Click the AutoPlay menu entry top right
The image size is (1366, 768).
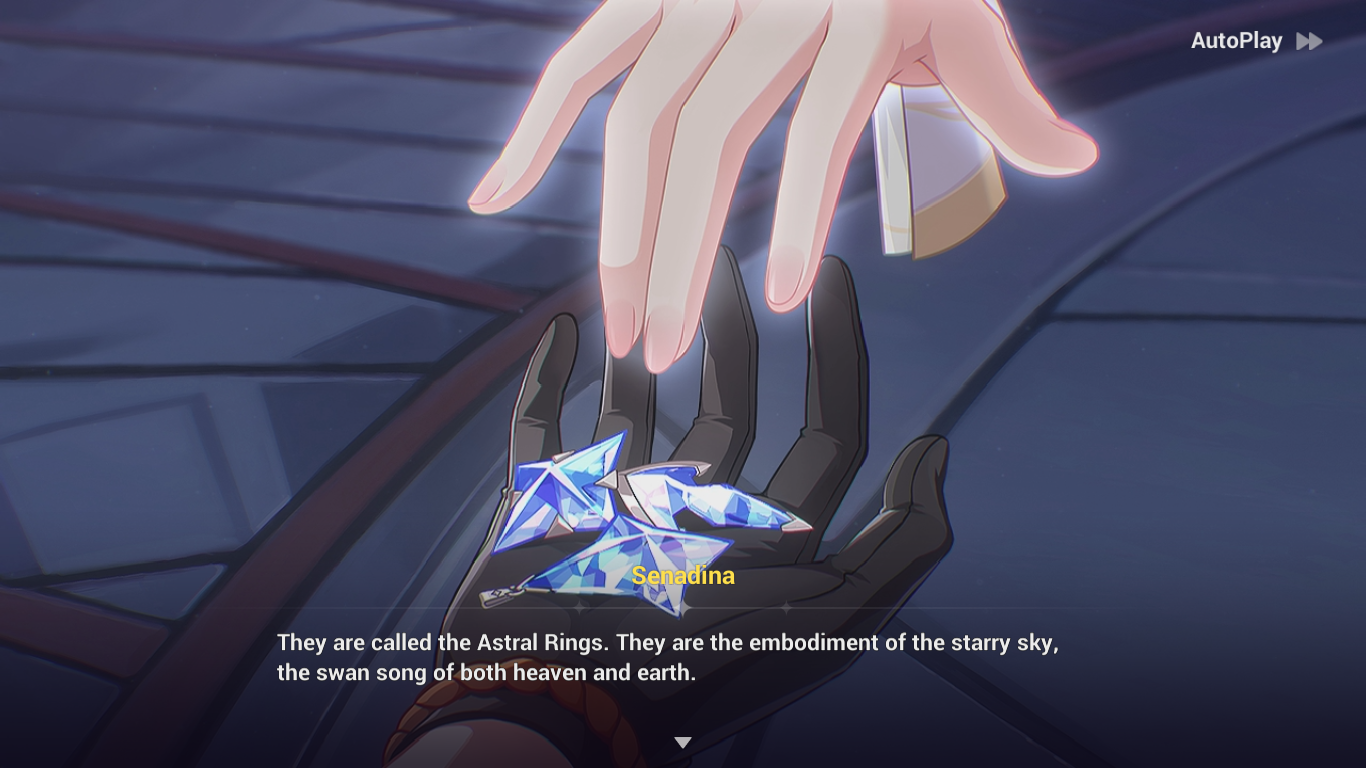(x=1237, y=41)
